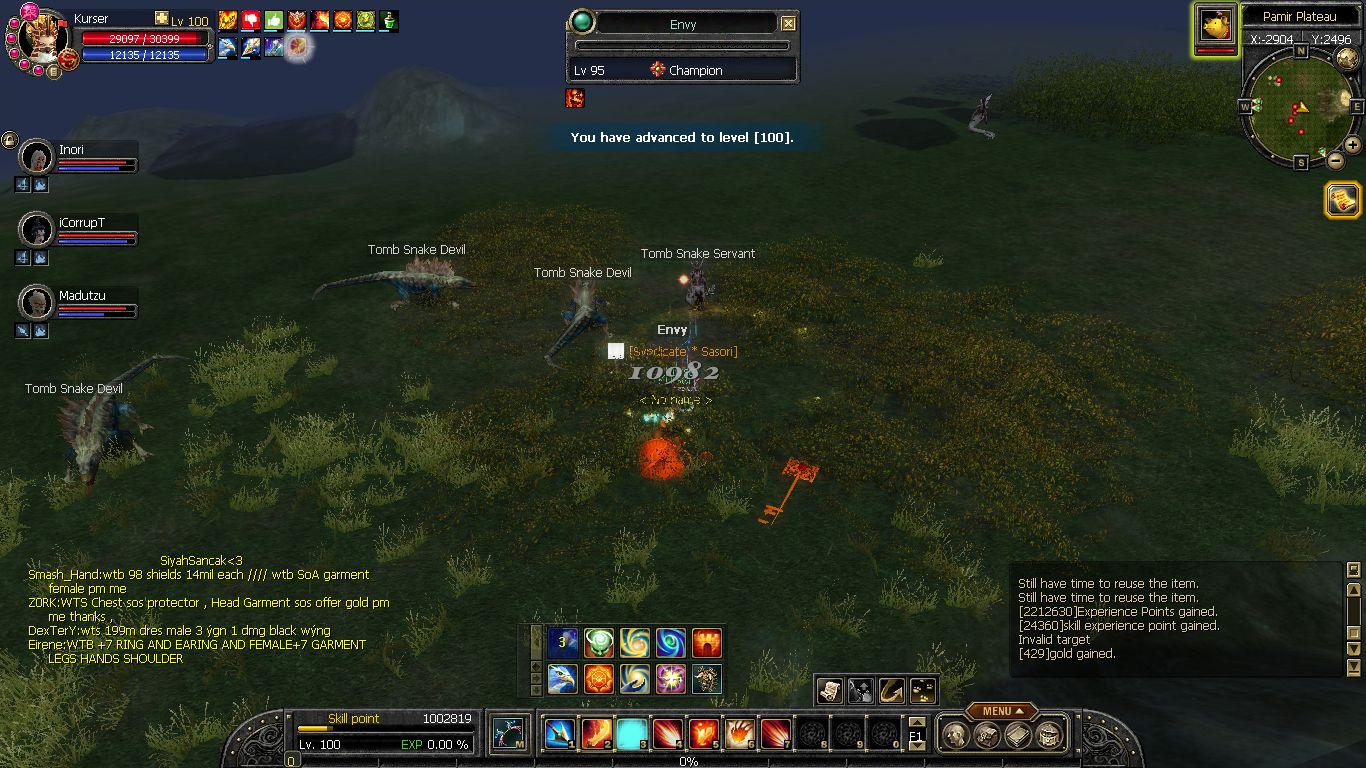Open the inventory chest menu button

coord(1048,736)
